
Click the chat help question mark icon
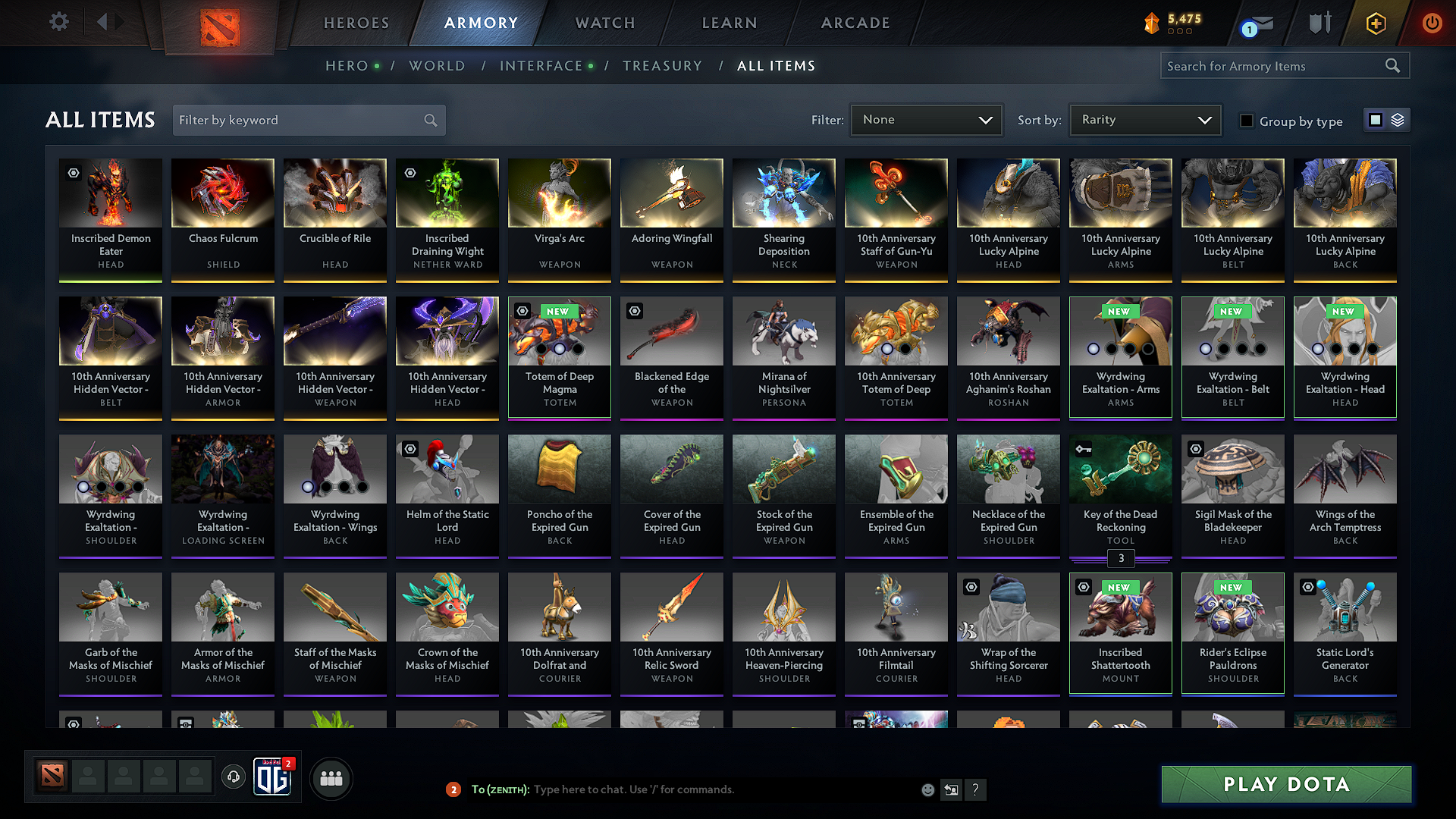tap(976, 789)
